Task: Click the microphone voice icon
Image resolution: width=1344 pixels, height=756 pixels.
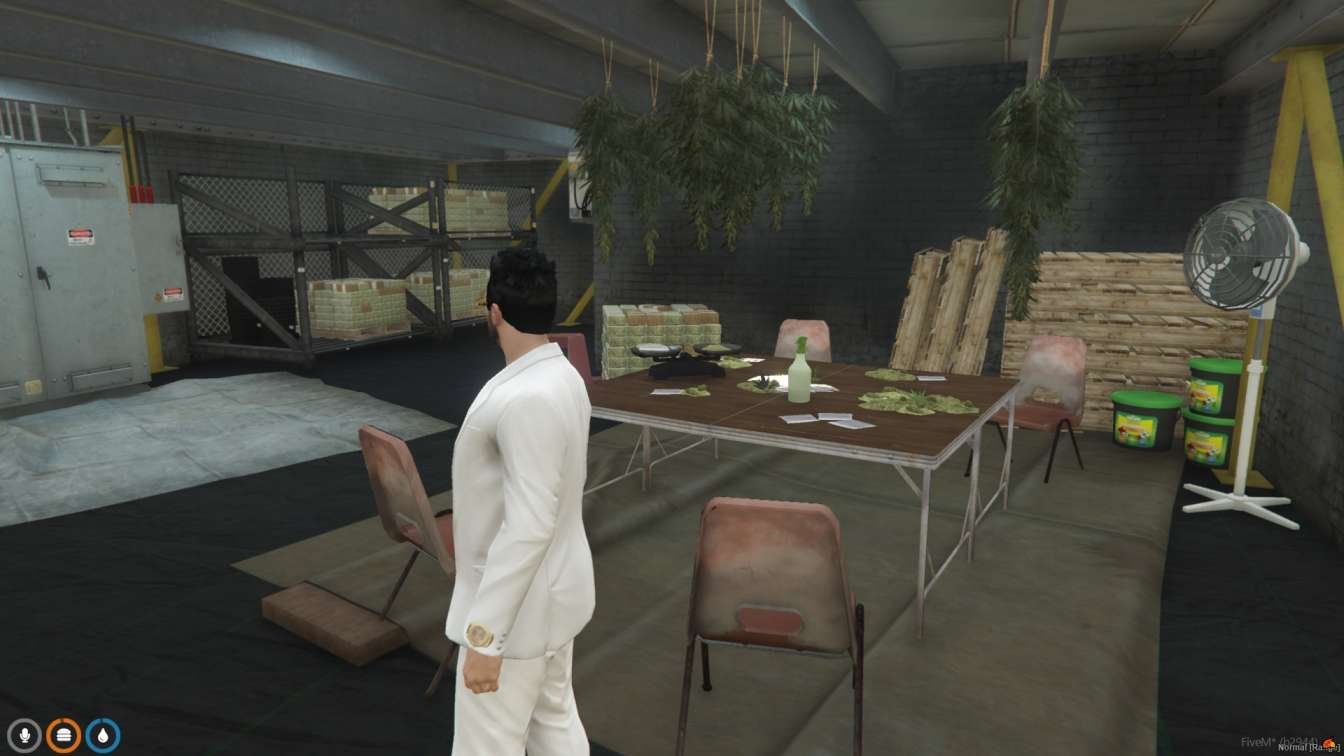Action: [x=24, y=735]
